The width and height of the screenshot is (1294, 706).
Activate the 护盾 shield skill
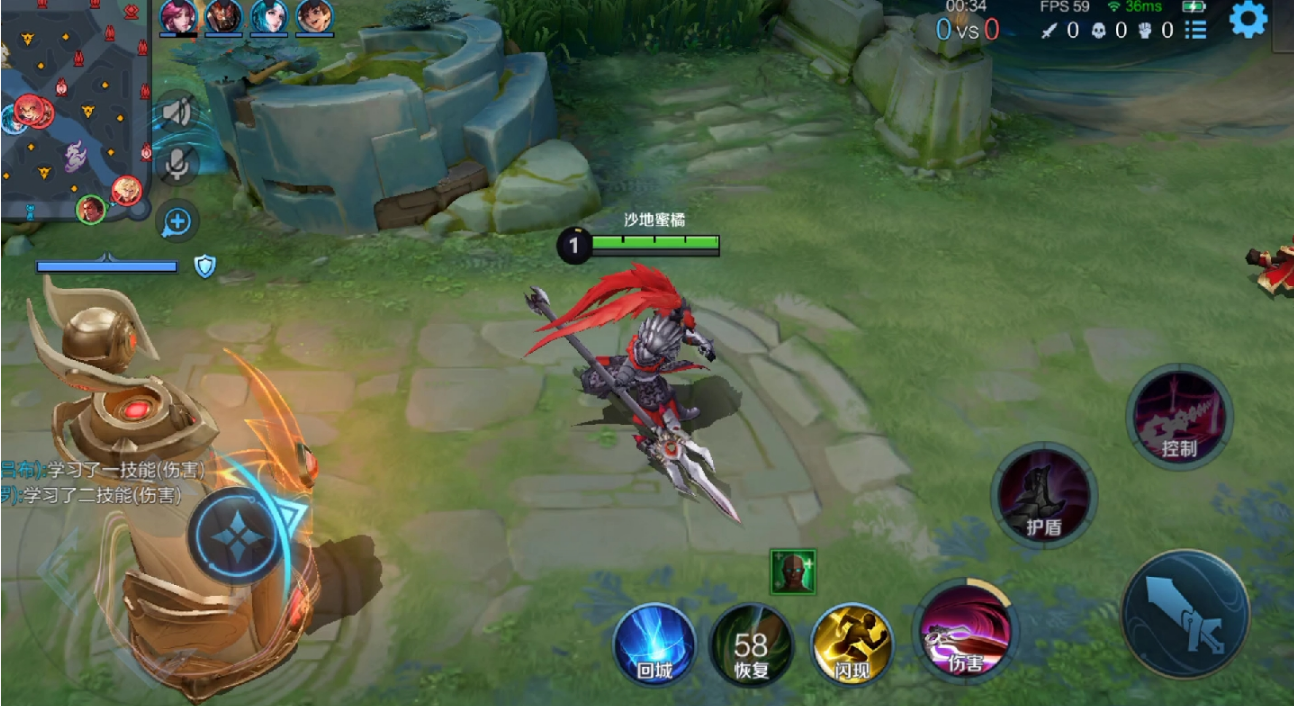click(1043, 495)
